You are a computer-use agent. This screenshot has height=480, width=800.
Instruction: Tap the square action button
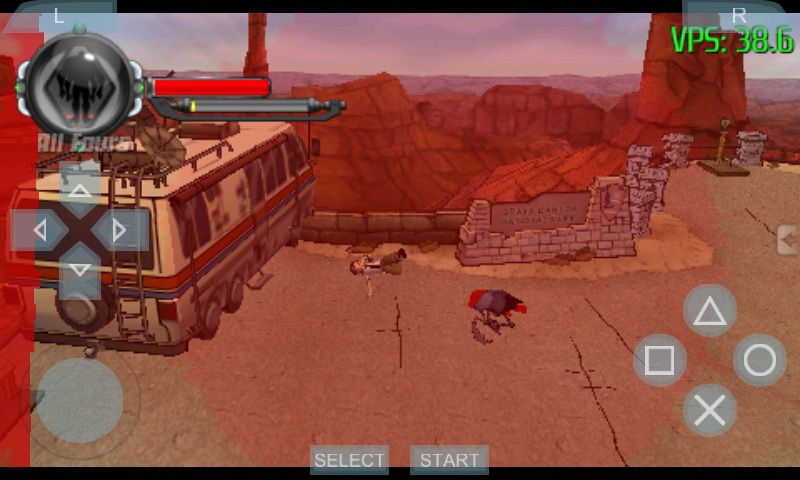coord(660,360)
